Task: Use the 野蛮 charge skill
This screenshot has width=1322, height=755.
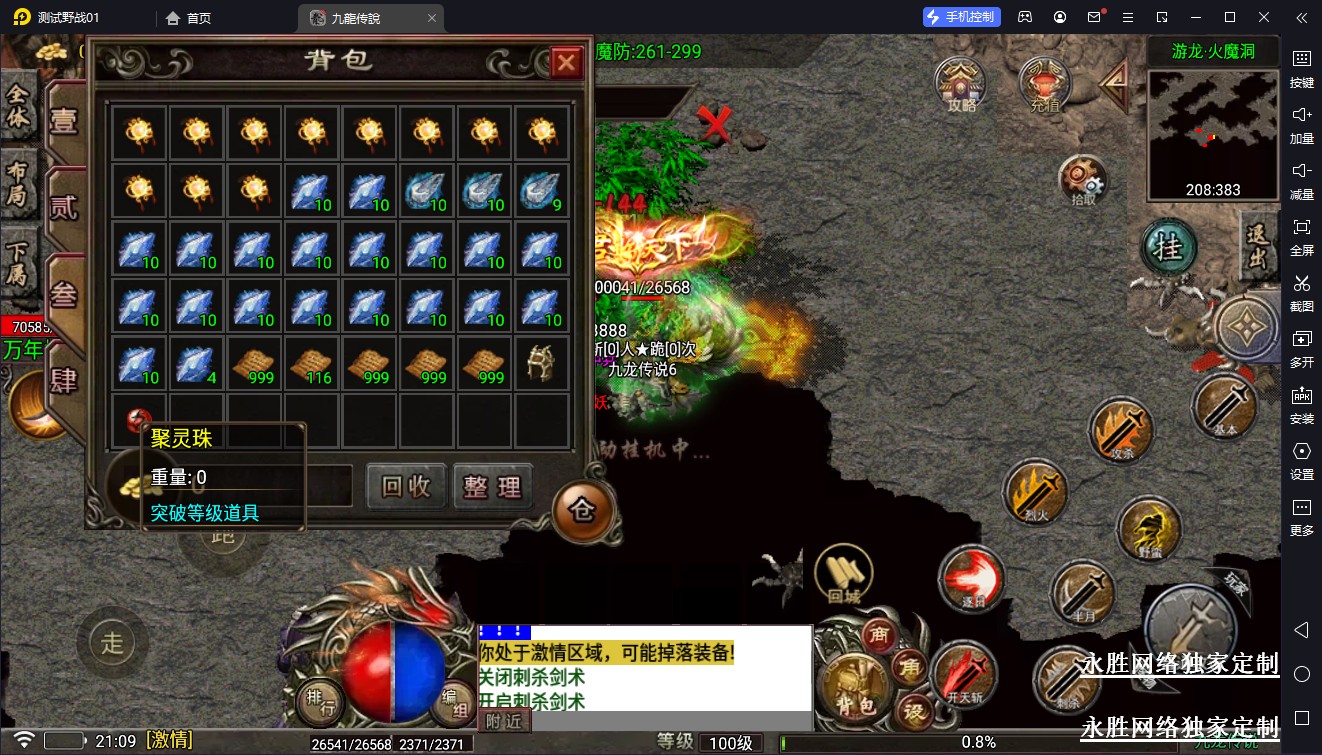Action: pyautogui.click(x=1150, y=527)
